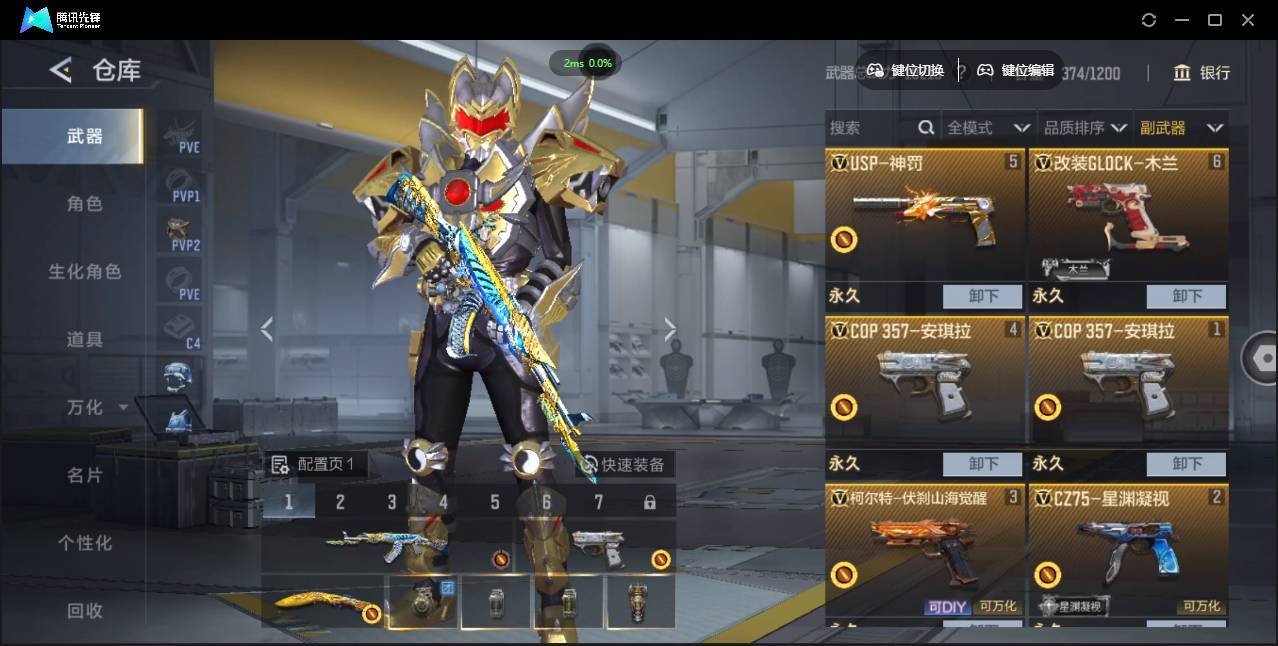The height and width of the screenshot is (646, 1278).
Task: Switch to the 角色 tab
Action: click(84, 204)
